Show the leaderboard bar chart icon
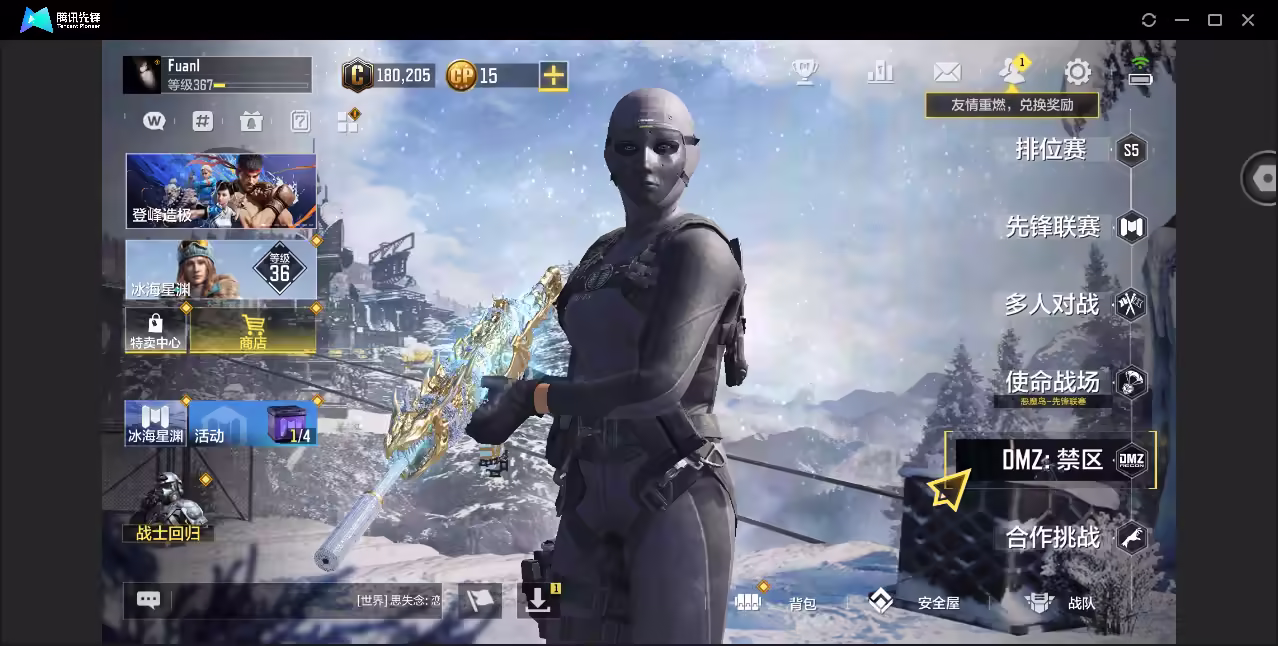The image size is (1278, 646). (880, 71)
